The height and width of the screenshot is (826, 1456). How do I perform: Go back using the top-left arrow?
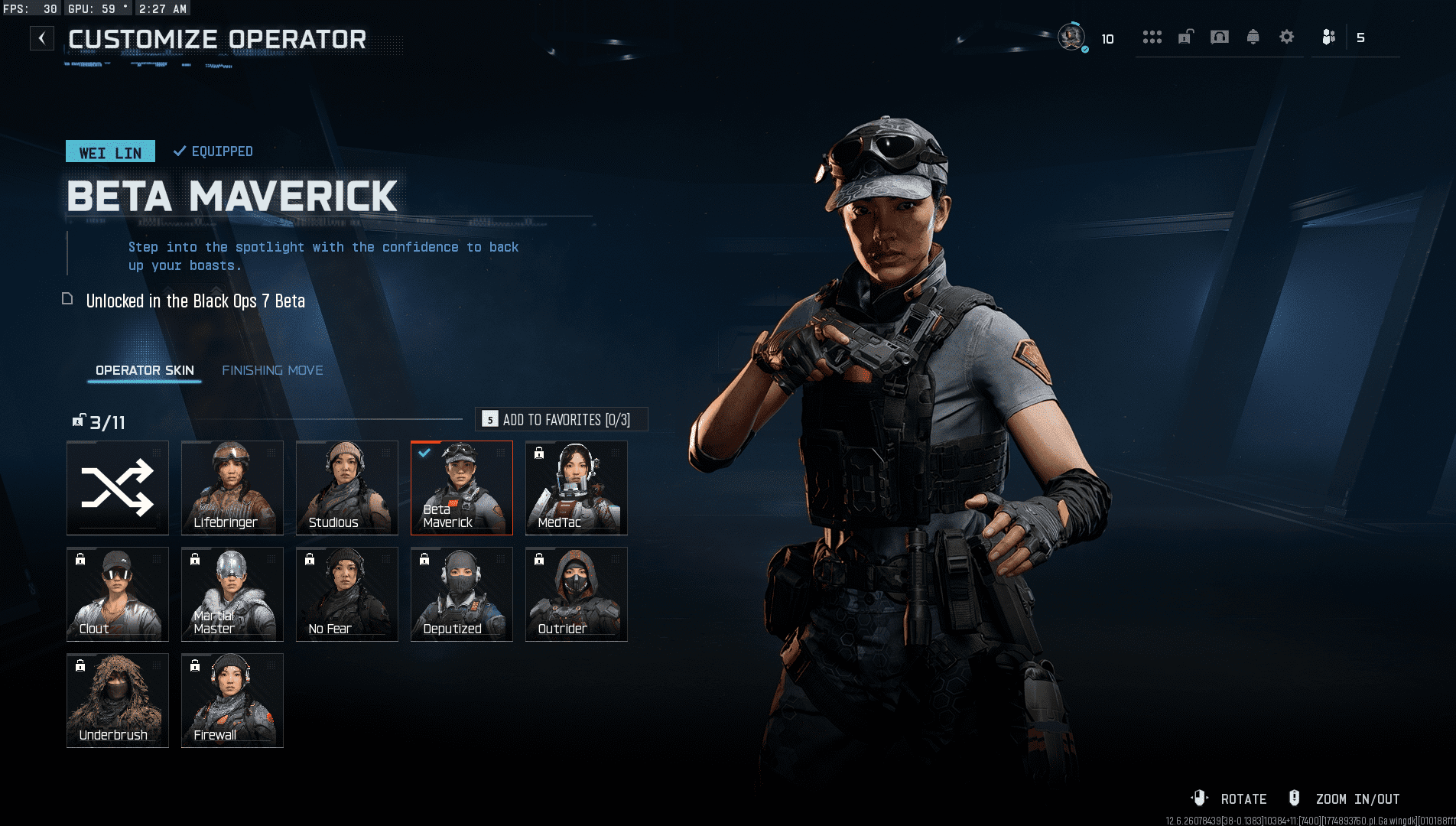pos(42,38)
